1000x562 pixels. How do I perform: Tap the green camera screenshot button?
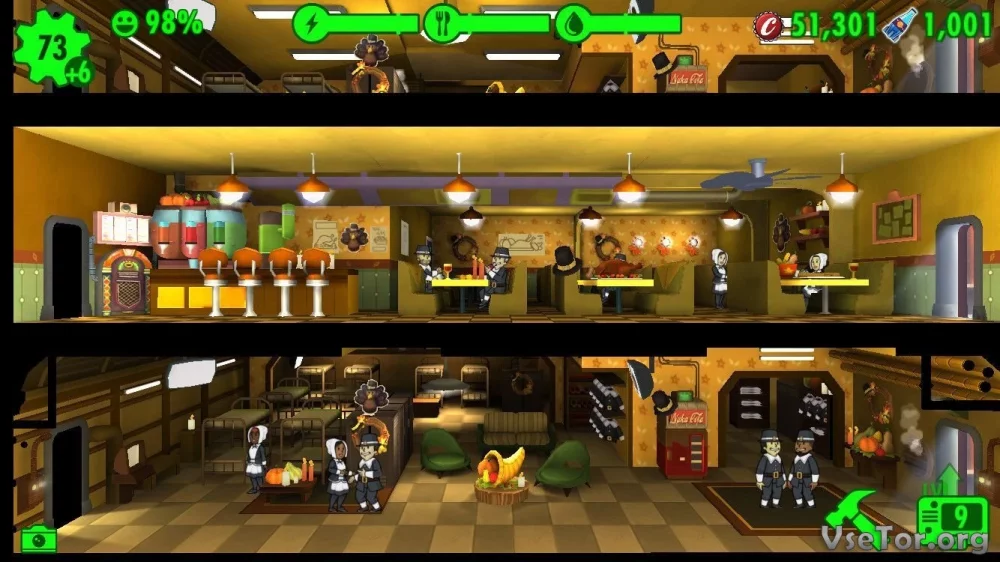pyautogui.click(x=39, y=539)
